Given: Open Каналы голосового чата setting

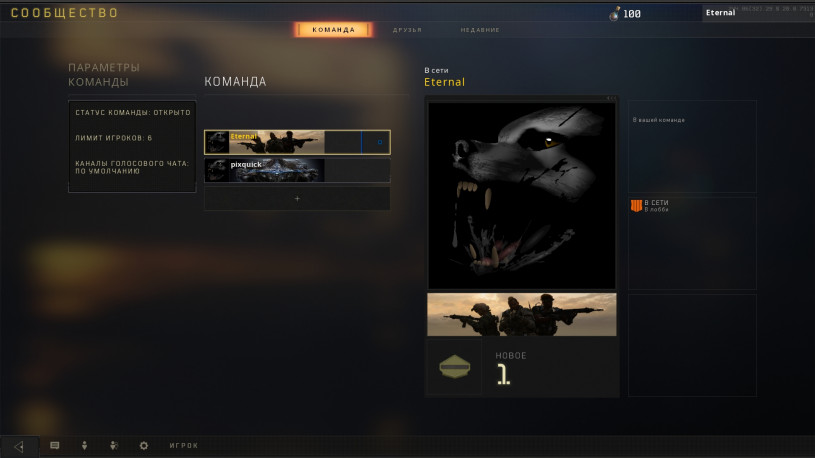Looking at the screenshot, I should coord(132,166).
